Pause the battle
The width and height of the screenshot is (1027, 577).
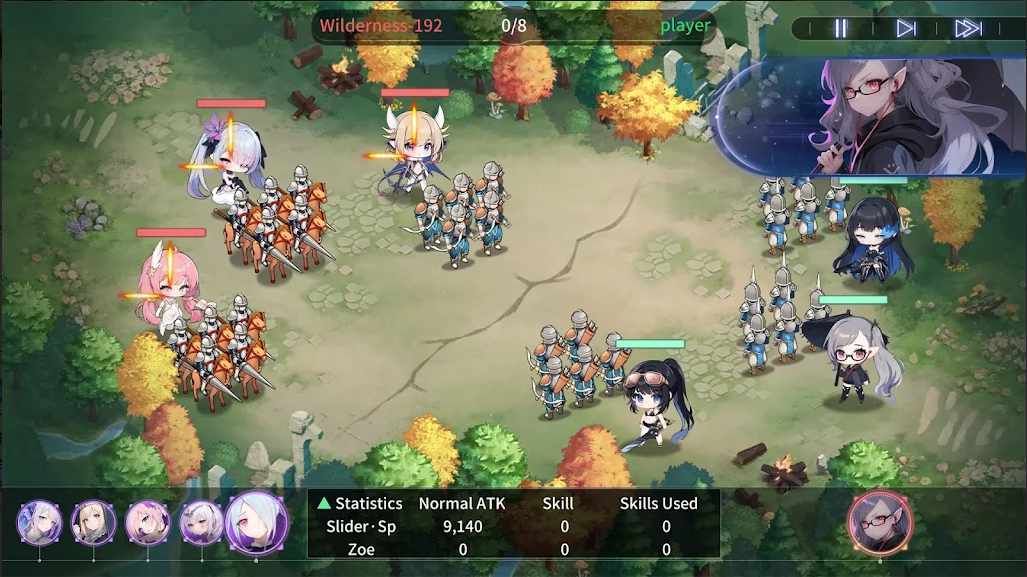(x=841, y=28)
